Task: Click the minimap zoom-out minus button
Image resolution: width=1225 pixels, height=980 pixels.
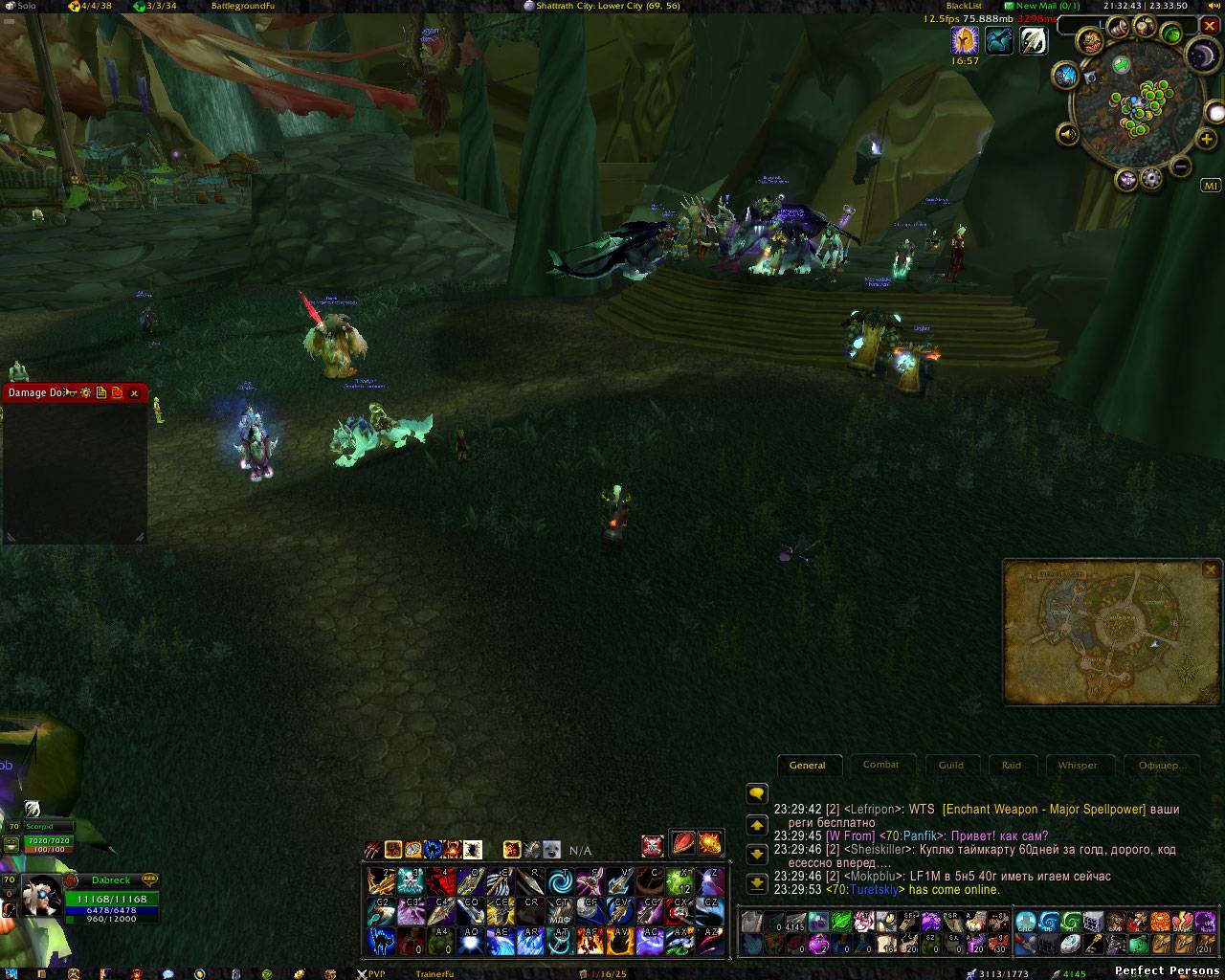Action: tap(1181, 167)
